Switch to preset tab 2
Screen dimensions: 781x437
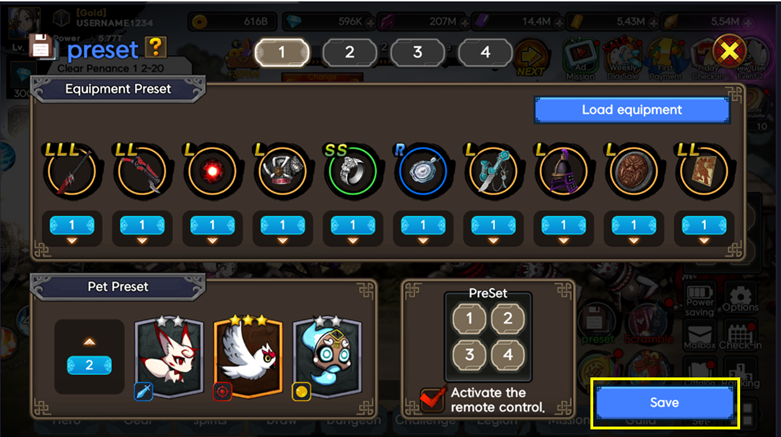(x=349, y=52)
